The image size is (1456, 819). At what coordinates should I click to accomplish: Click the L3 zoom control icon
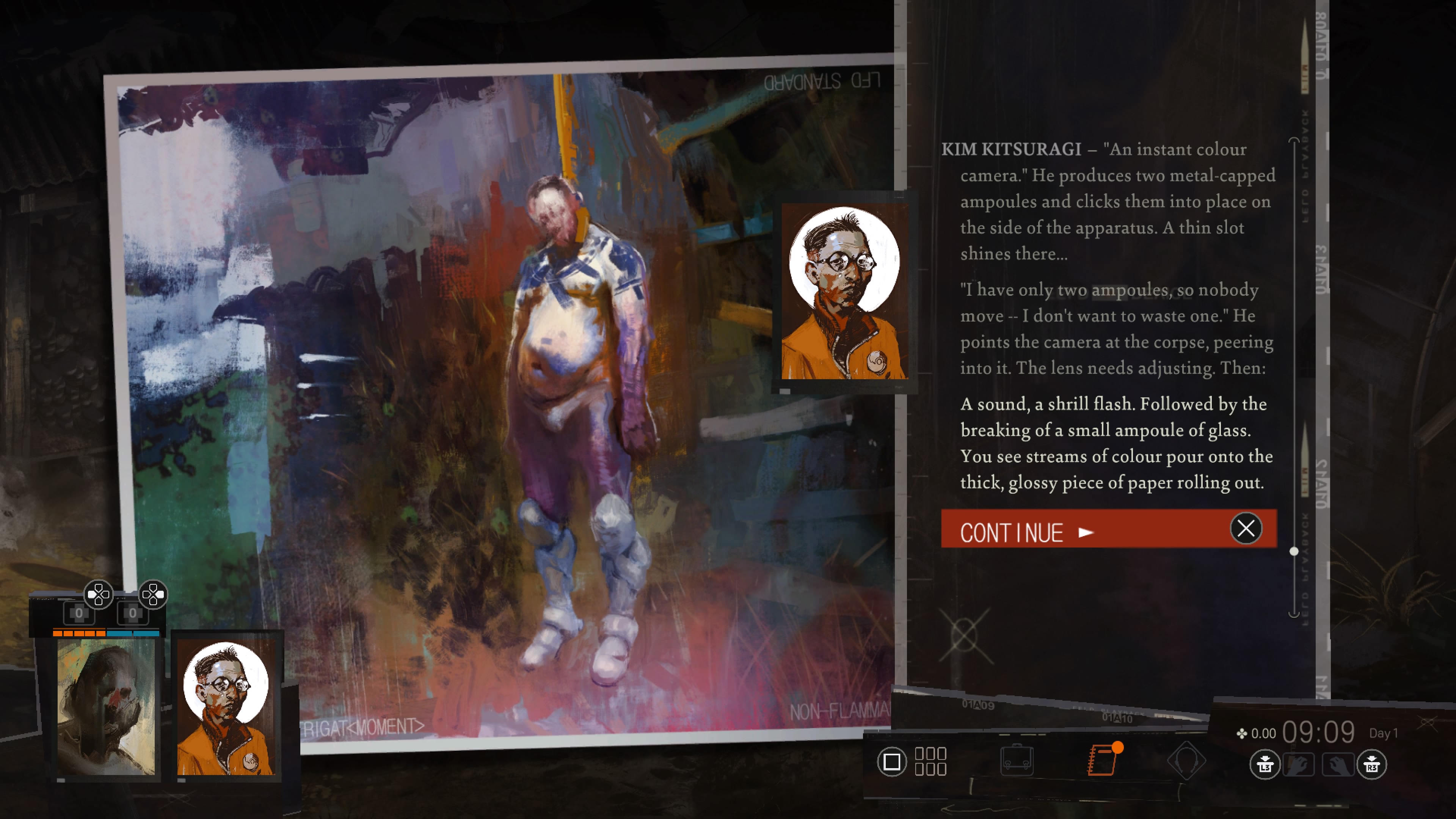[1265, 766]
